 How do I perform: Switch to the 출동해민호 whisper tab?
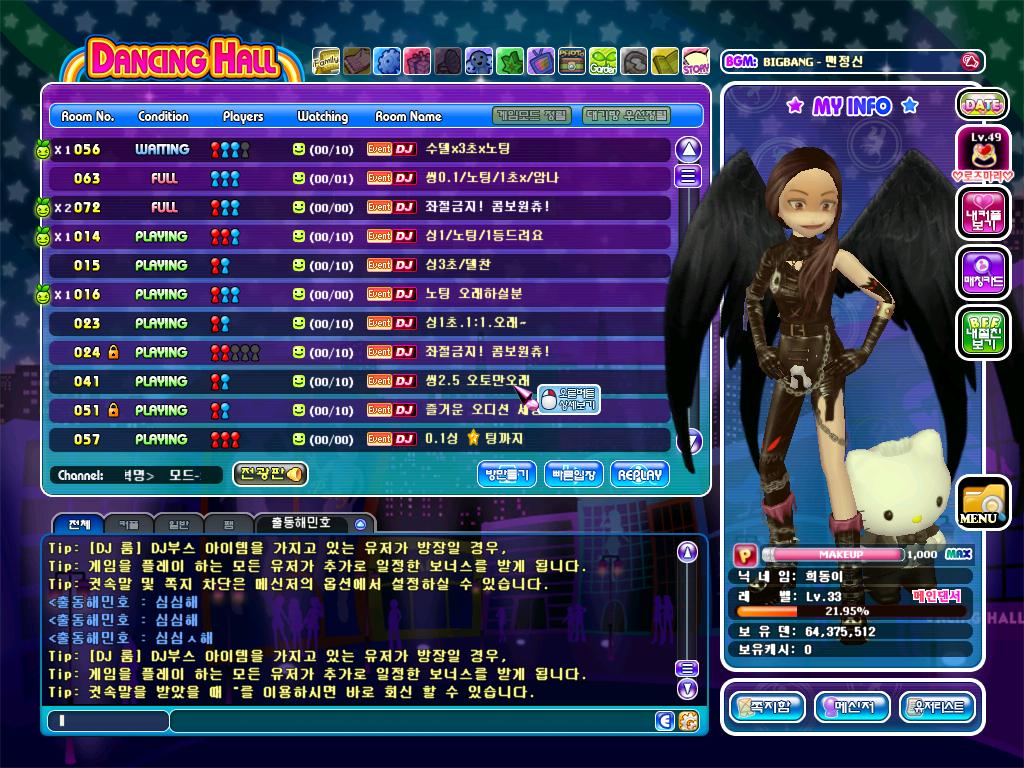tap(313, 523)
